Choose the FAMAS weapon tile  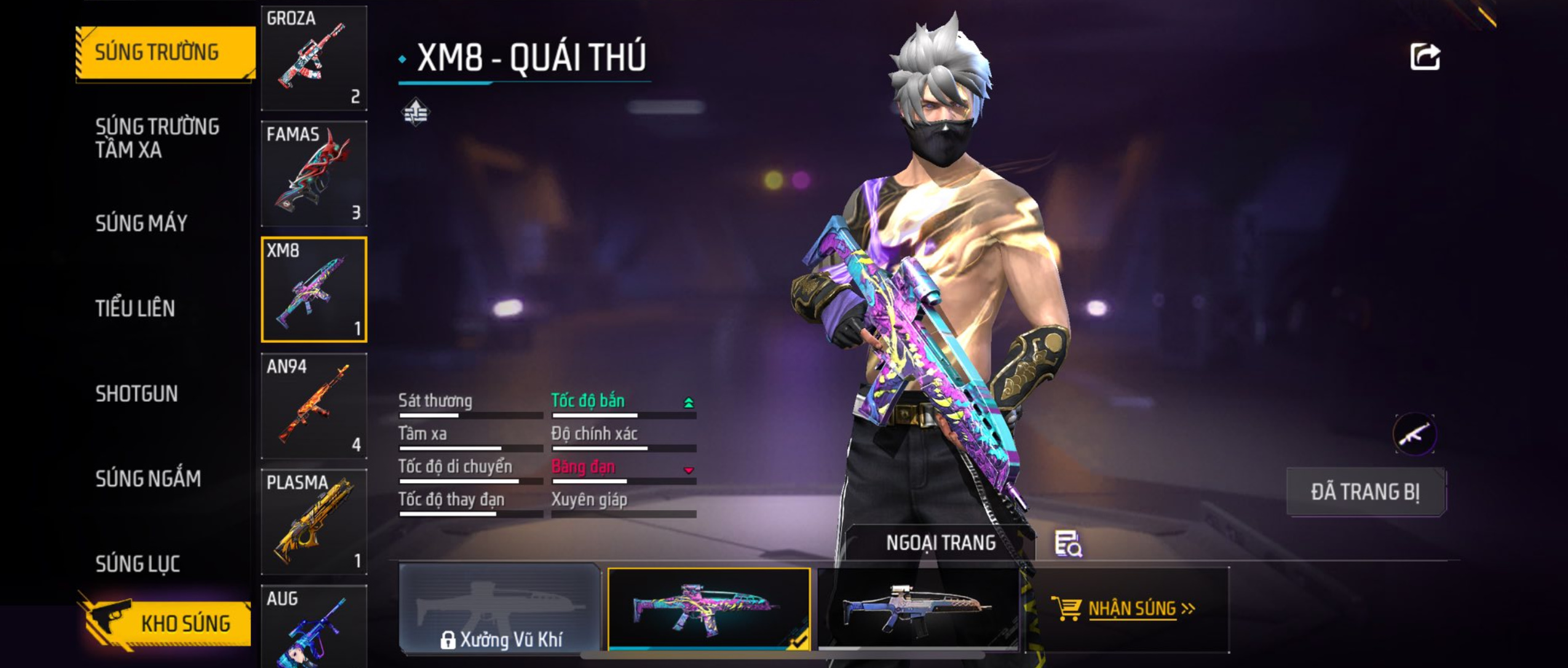[x=314, y=173]
